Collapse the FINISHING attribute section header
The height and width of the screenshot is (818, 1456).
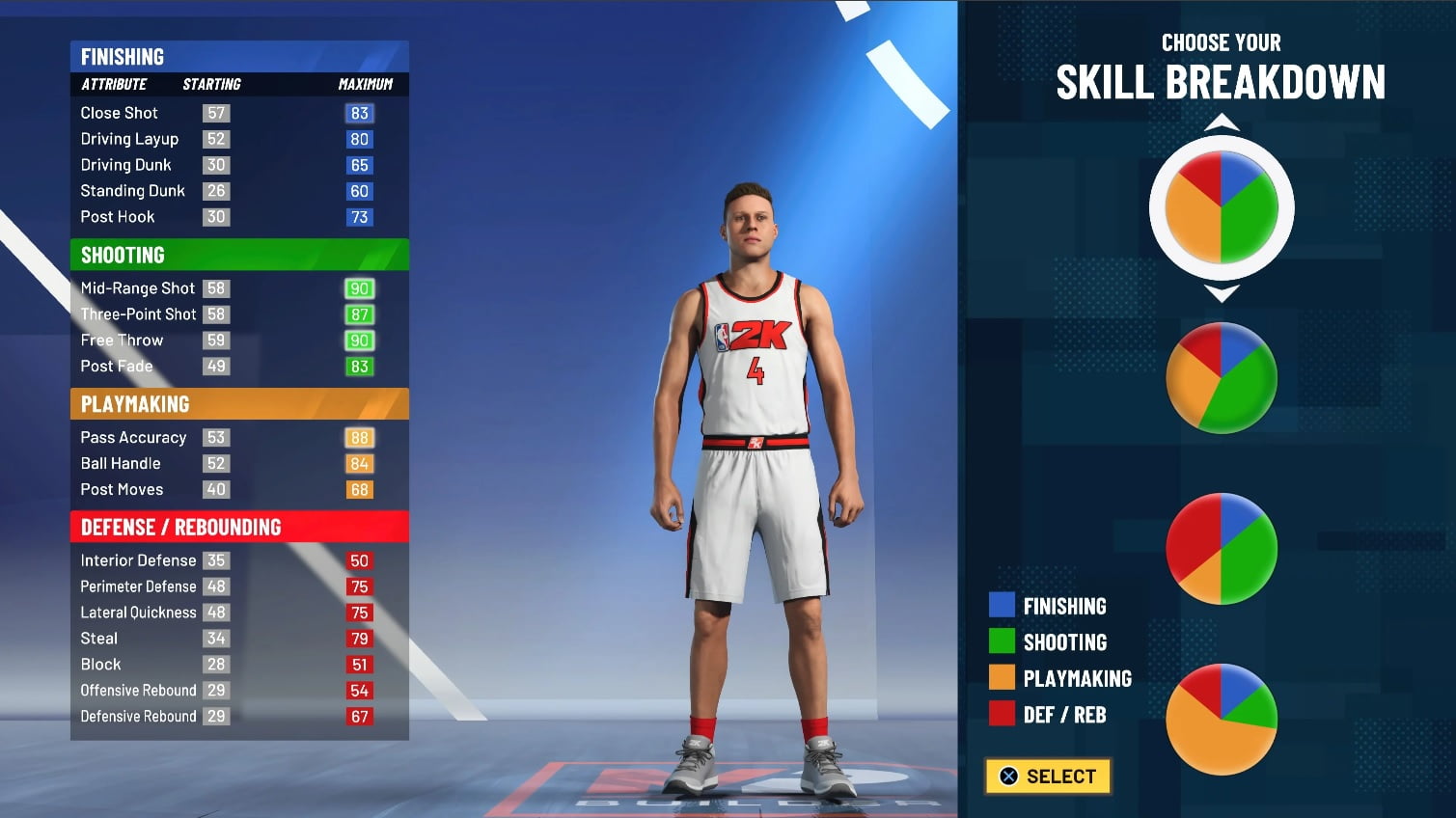tap(239, 56)
